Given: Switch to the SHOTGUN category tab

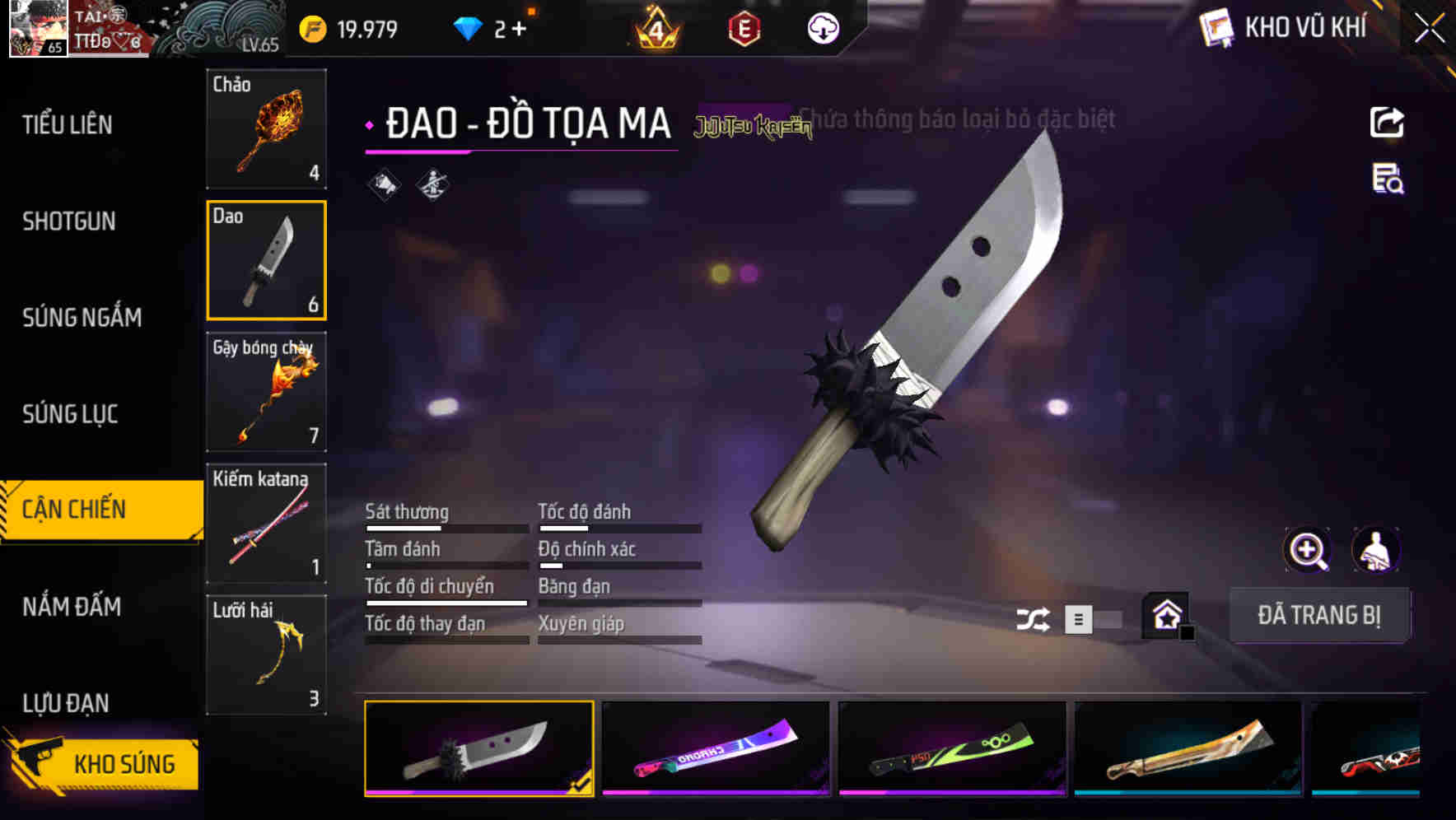Looking at the screenshot, I should coord(68,221).
